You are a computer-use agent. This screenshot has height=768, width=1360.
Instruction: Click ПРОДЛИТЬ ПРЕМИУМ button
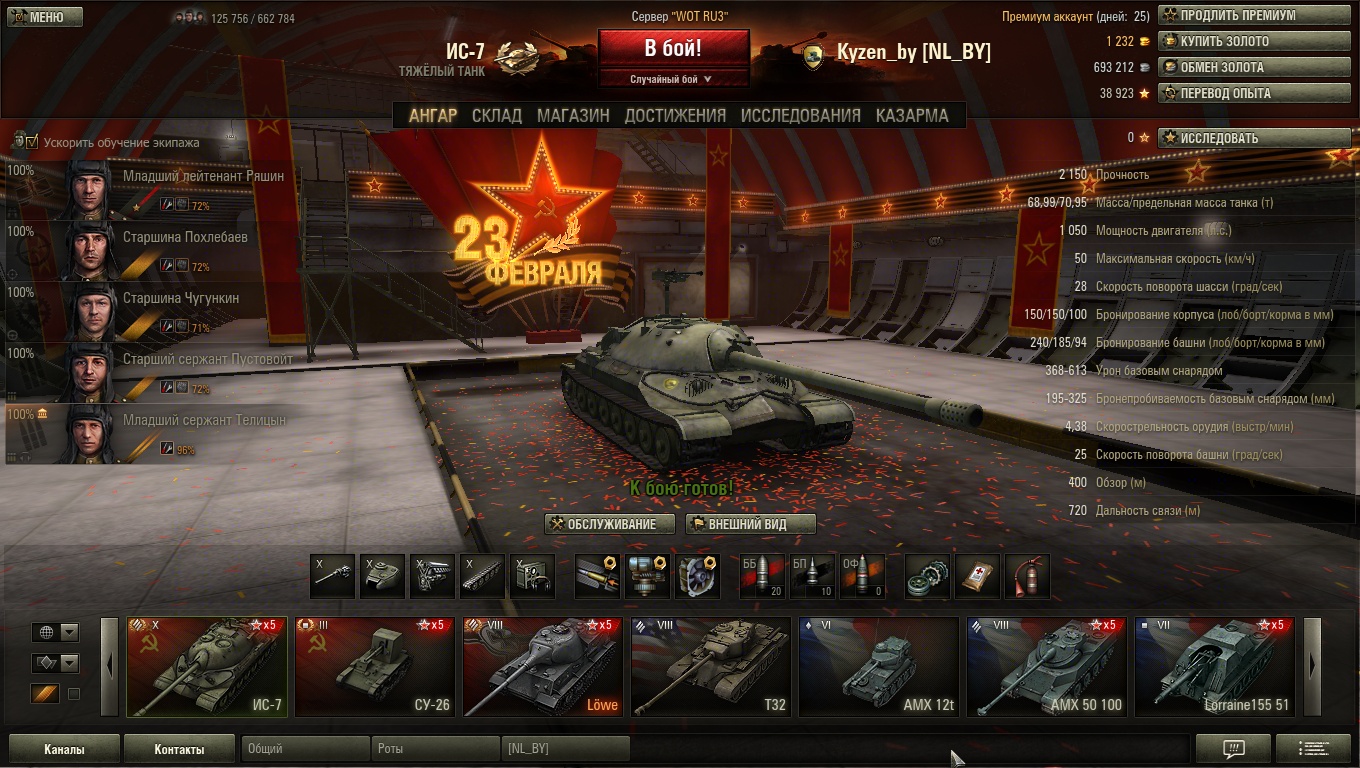[x=1240, y=16]
